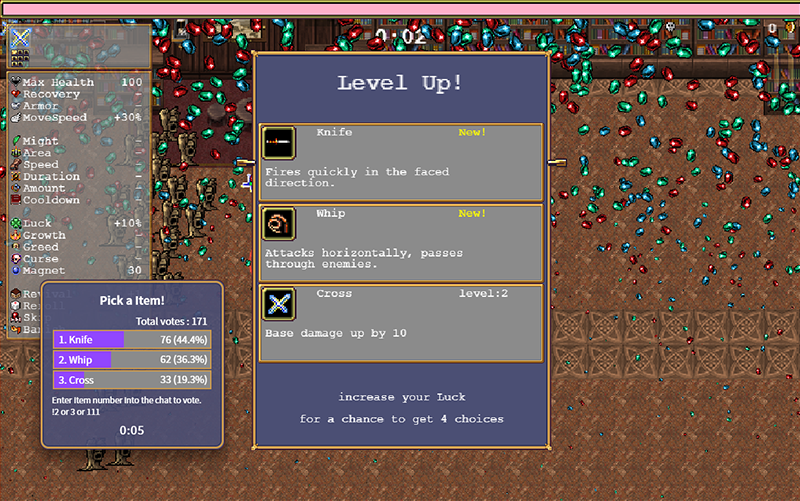Click the Knife row in the vote poll
Screen dimensions: 800x501
(x=132, y=340)
